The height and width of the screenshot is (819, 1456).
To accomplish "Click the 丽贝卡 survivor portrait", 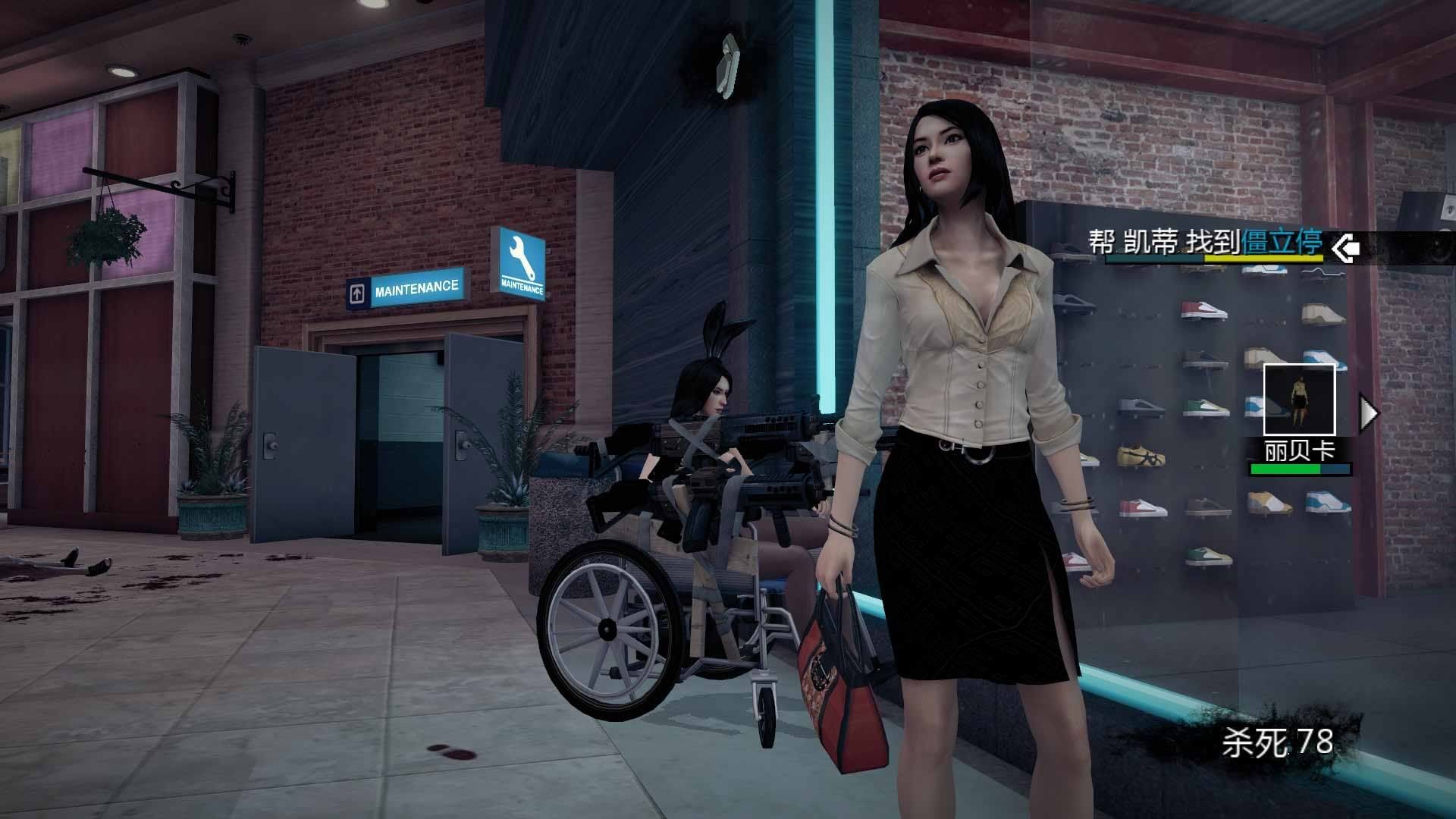I will pyautogui.click(x=1299, y=400).
